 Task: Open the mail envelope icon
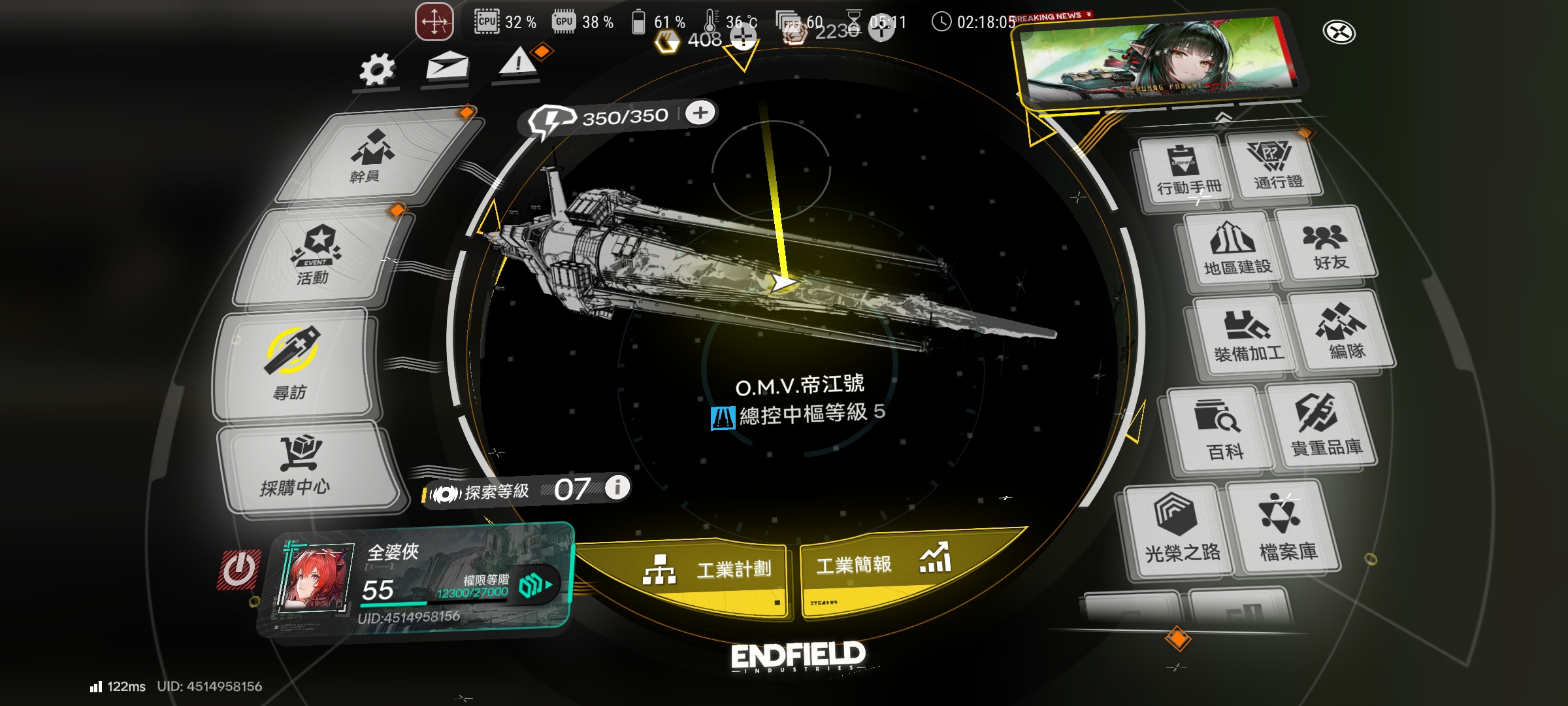[448, 65]
